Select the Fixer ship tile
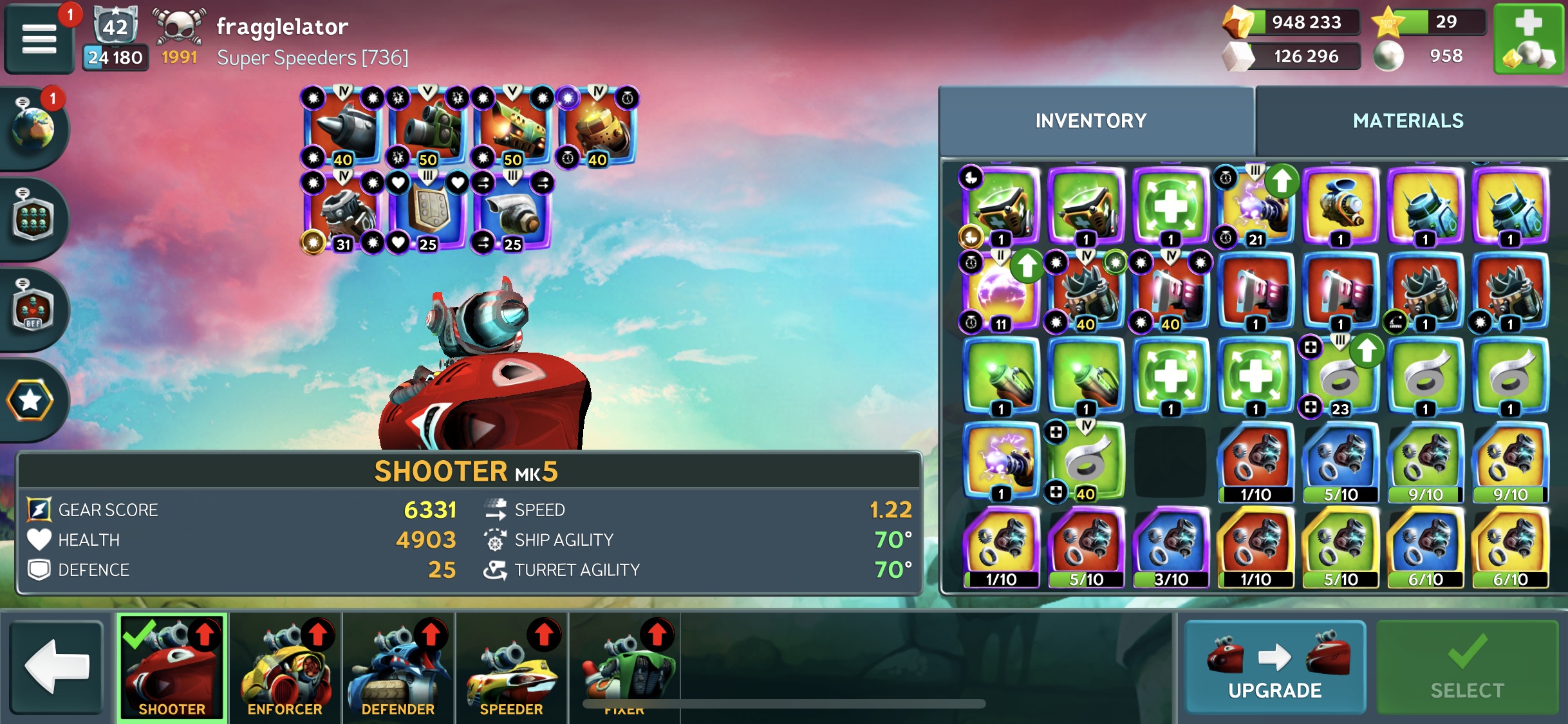Viewport: 1568px width, 724px height. (x=624, y=667)
